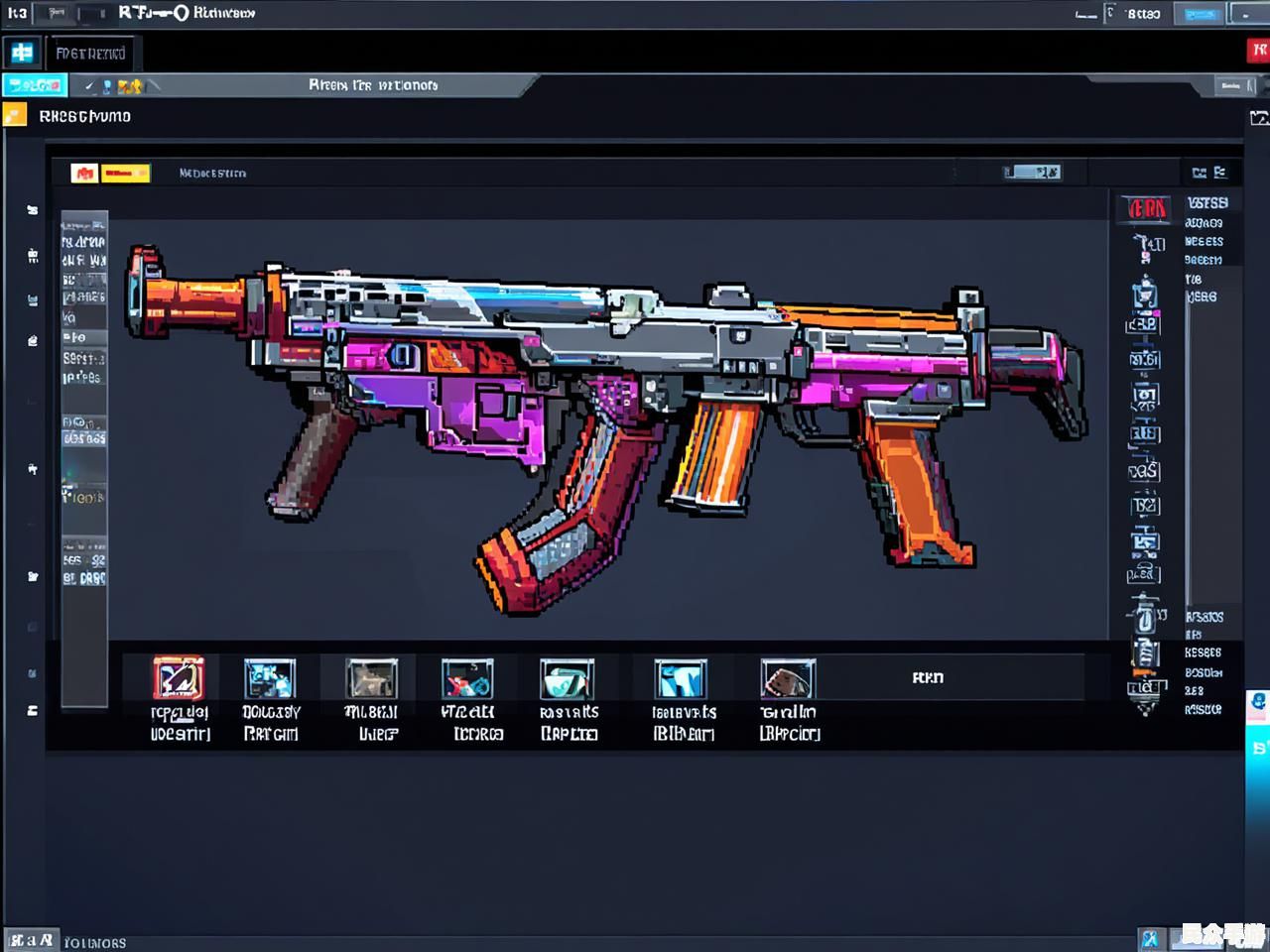Pick the thumbnail with red and blue items
This screenshot has height=952, width=1270.
[467, 679]
